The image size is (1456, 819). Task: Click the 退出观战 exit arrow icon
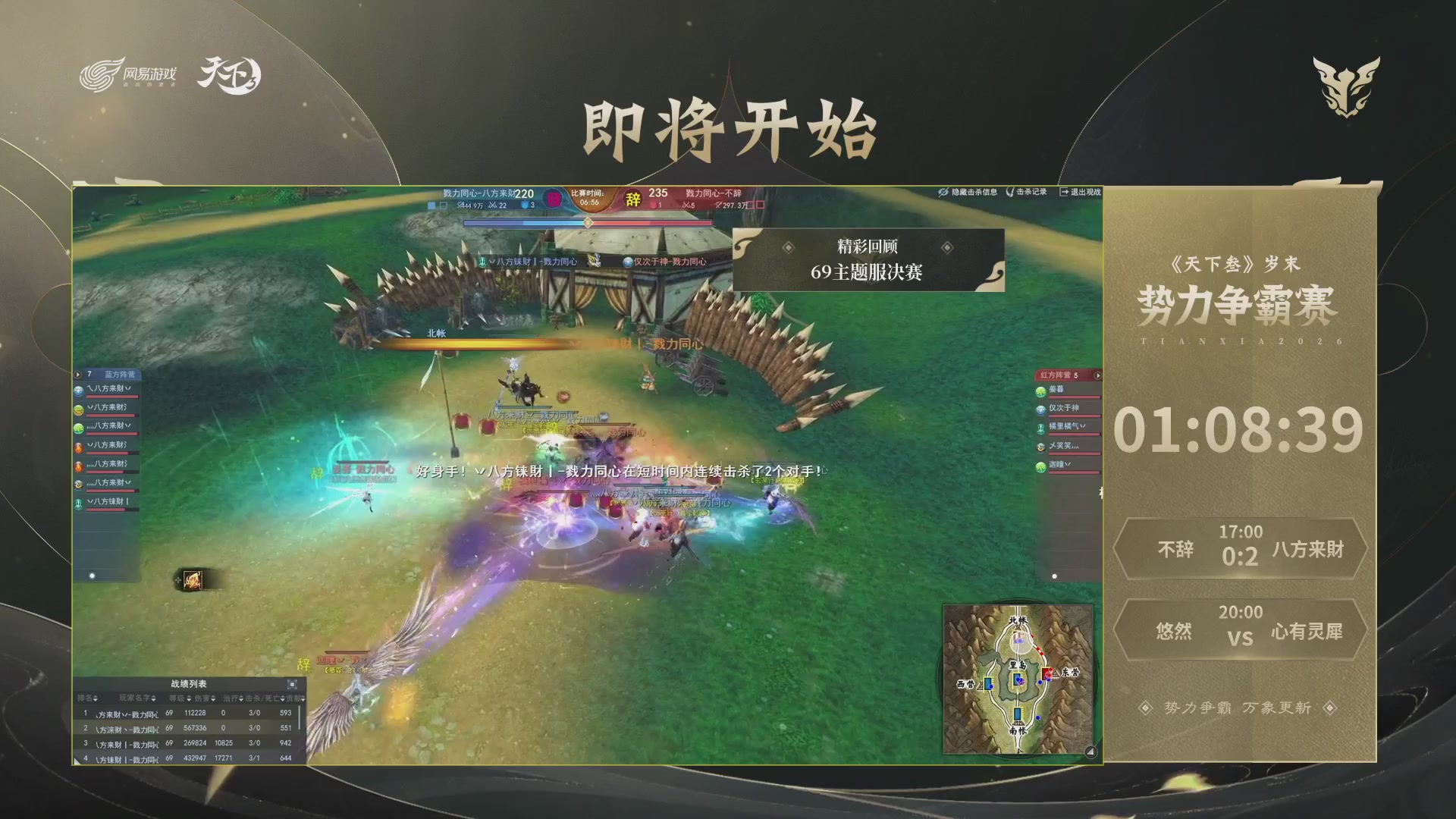[1065, 192]
